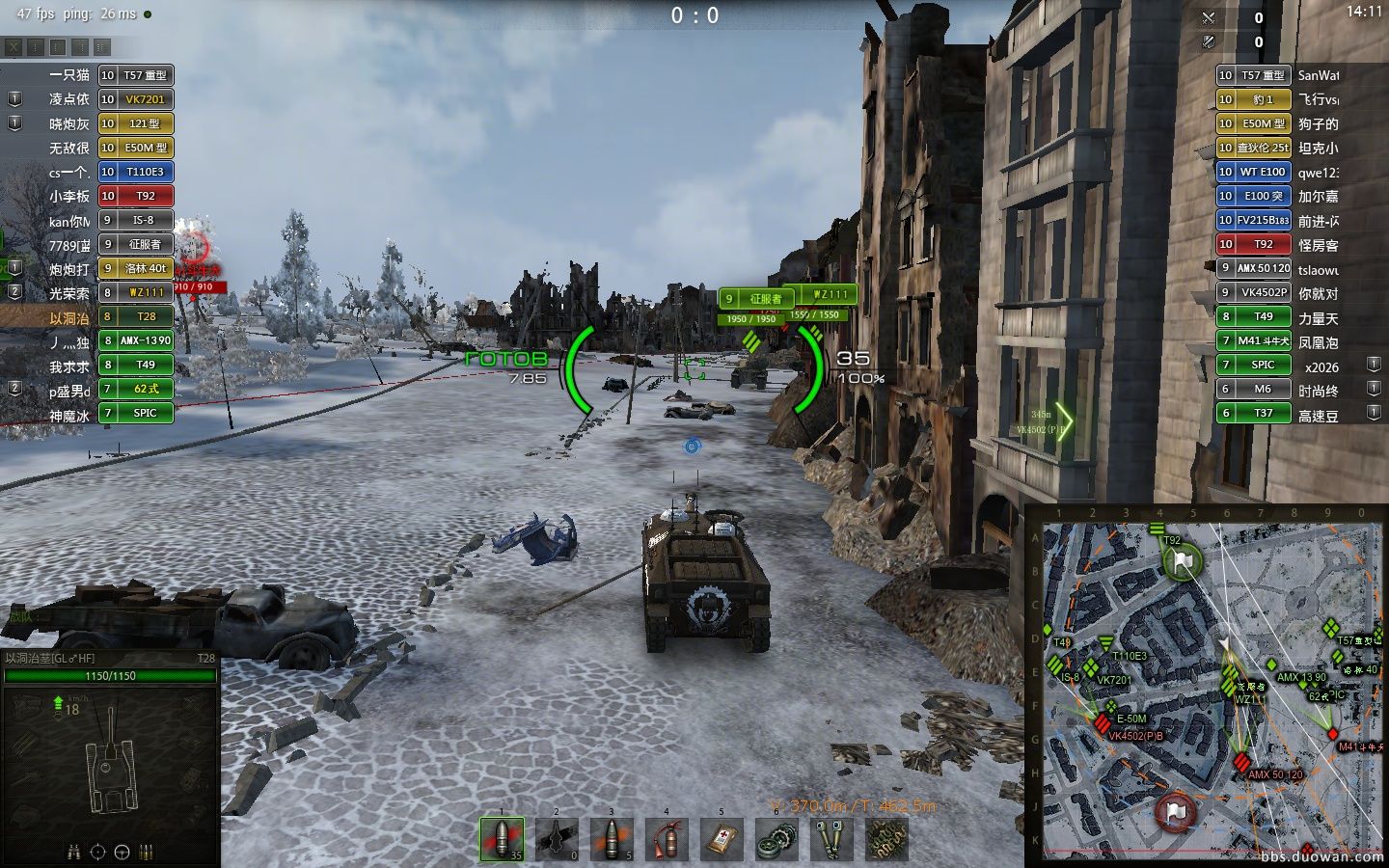The height and width of the screenshot is (868, 1389).
Task: Click the binoculars icon in damage panel
Action: [x=73, y=852]
